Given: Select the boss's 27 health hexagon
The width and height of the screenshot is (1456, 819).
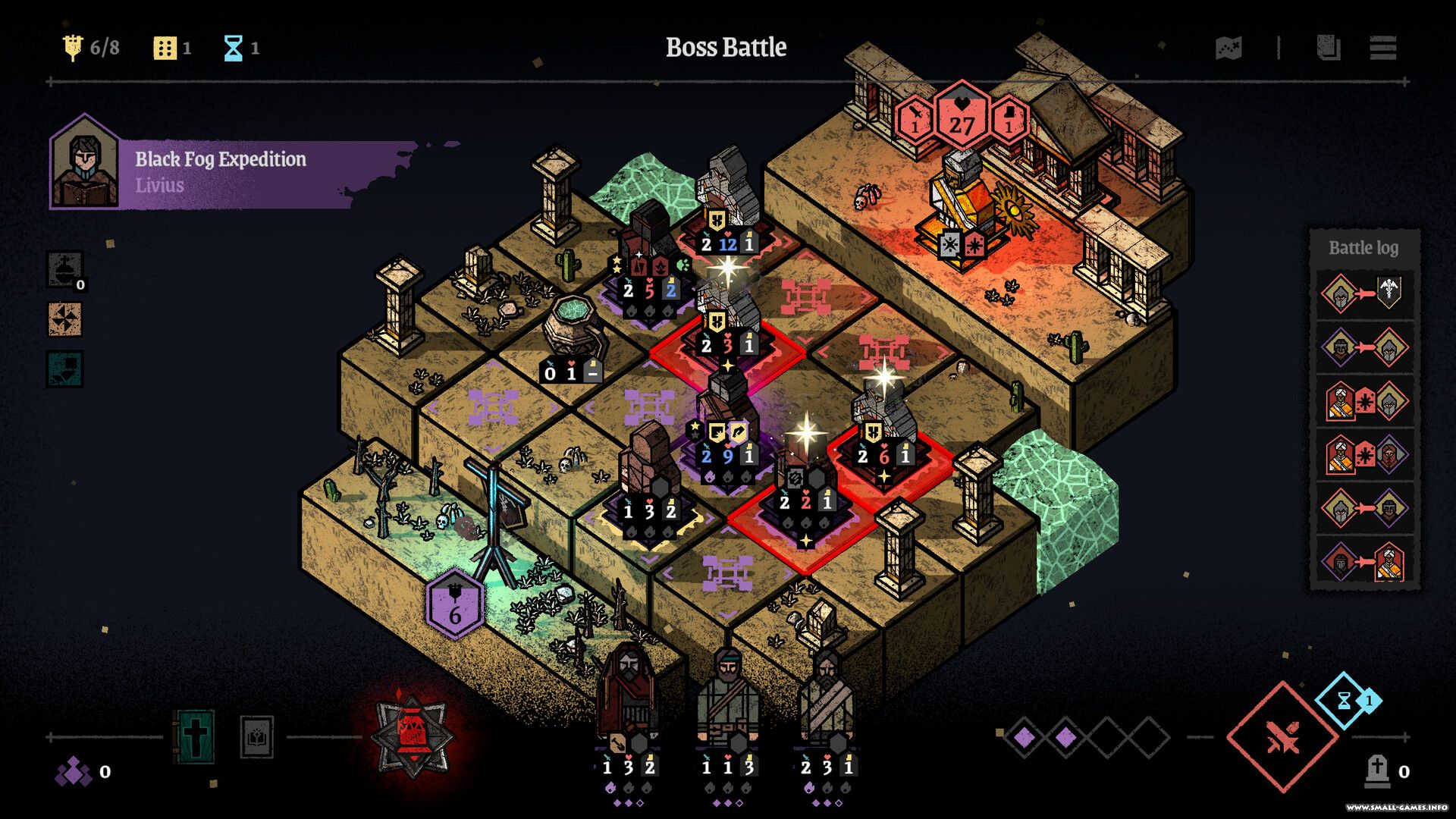Looking at the screenshot, I should tap(962, 118).
